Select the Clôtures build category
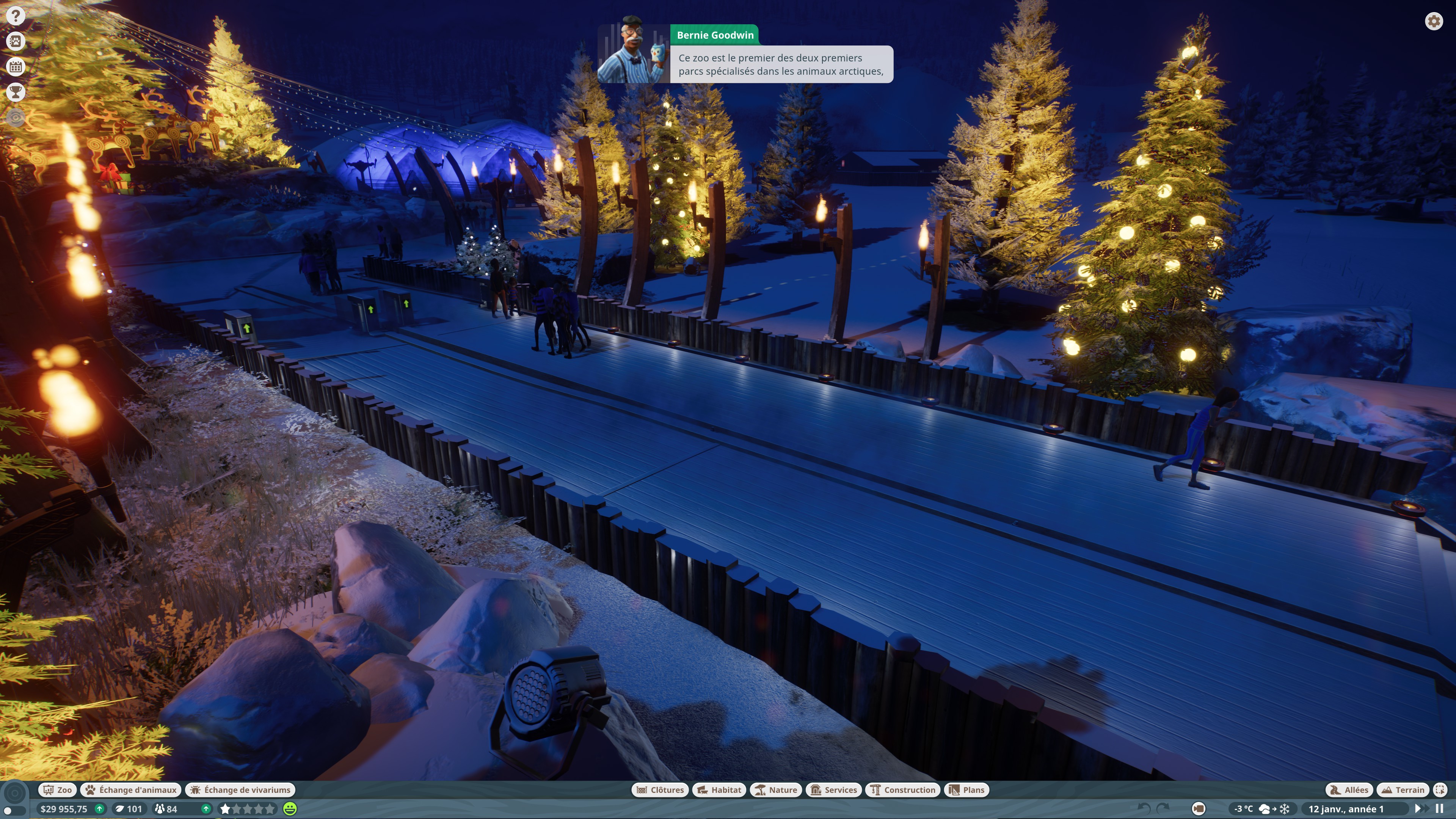The width and height of the screenshot is (1456, 819). (x=660, y=789)
